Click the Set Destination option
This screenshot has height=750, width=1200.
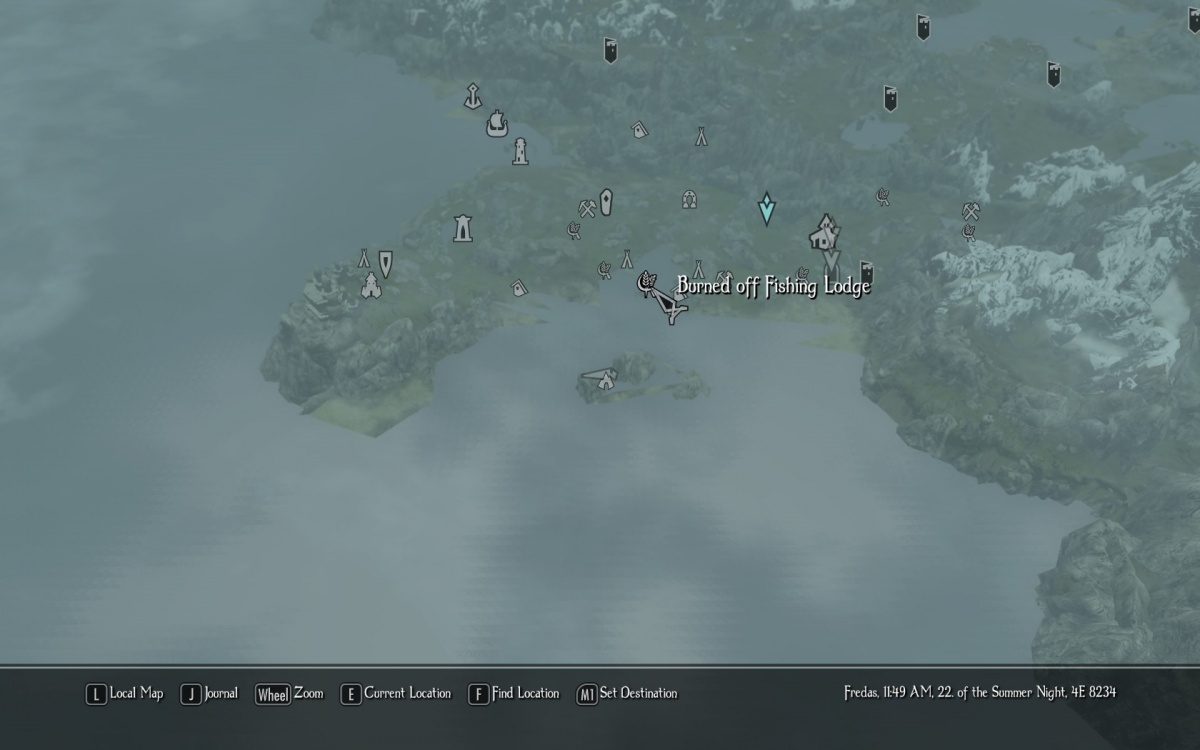627,693
